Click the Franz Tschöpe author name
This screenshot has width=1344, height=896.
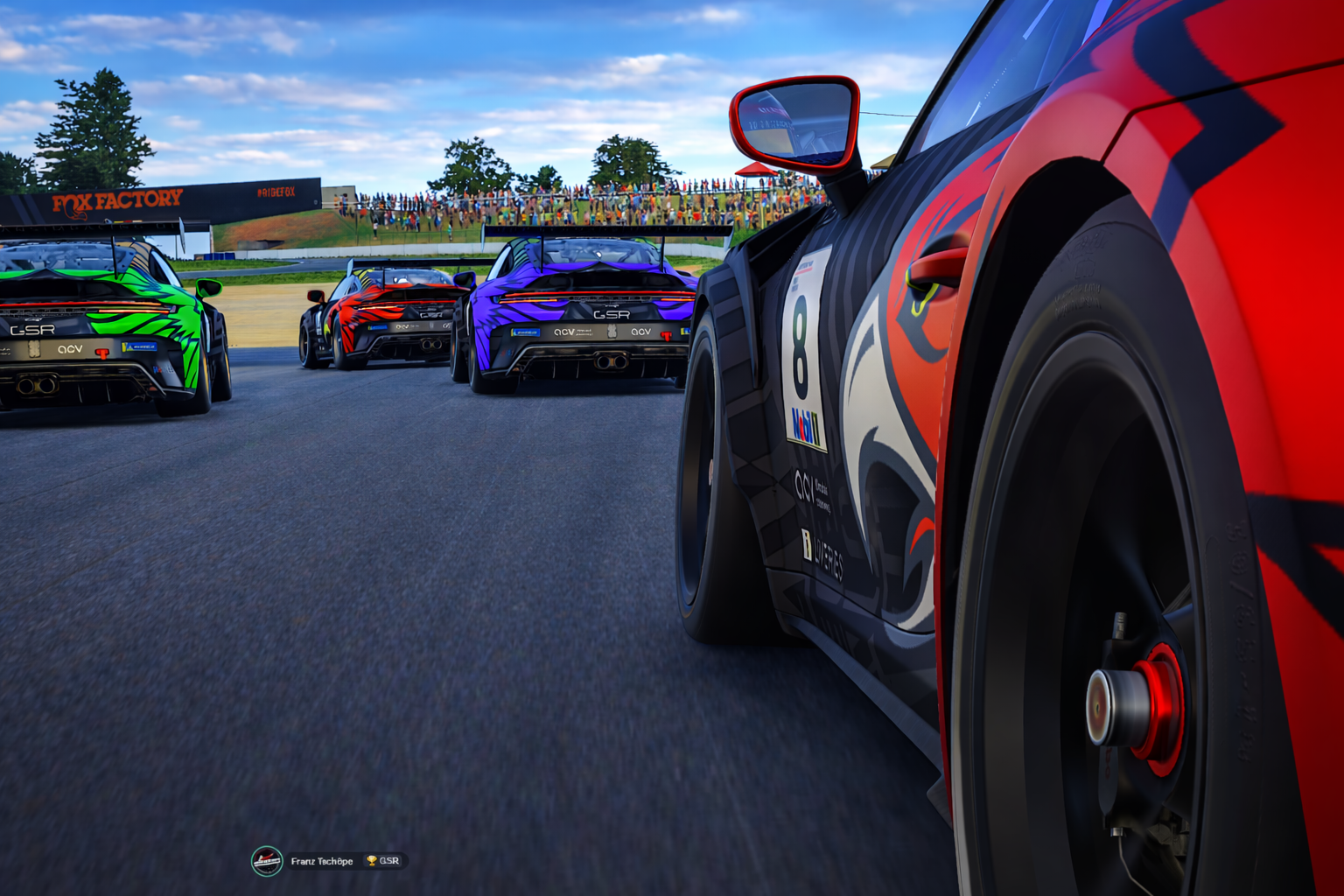click(x=321, y=861)
